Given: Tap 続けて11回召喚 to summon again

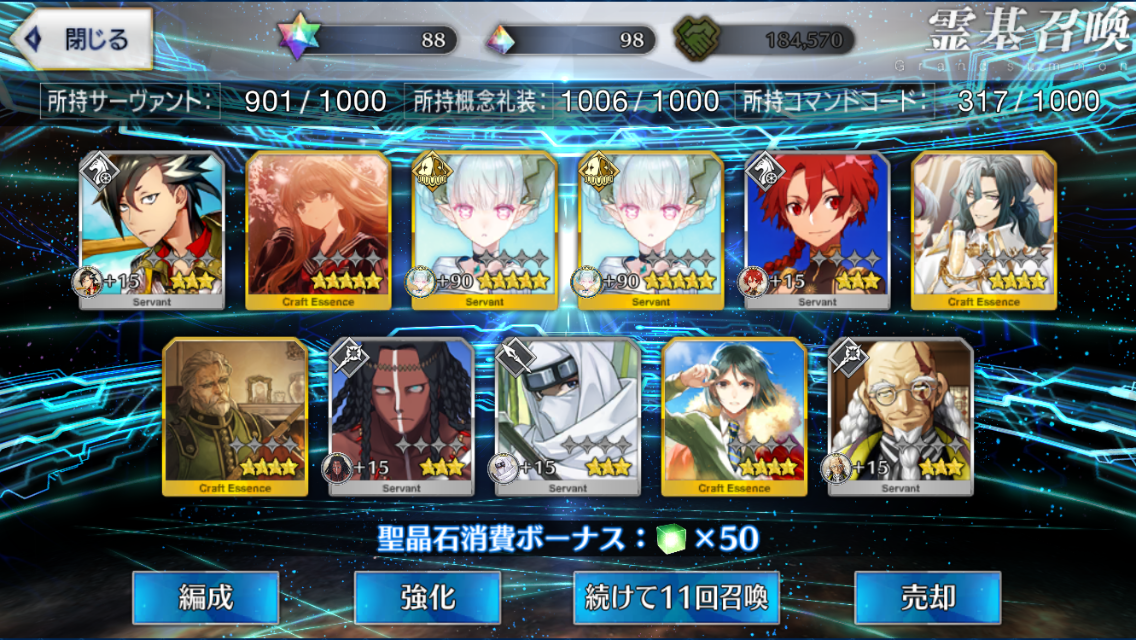Looking at the screenshot, I should (676, 598).
